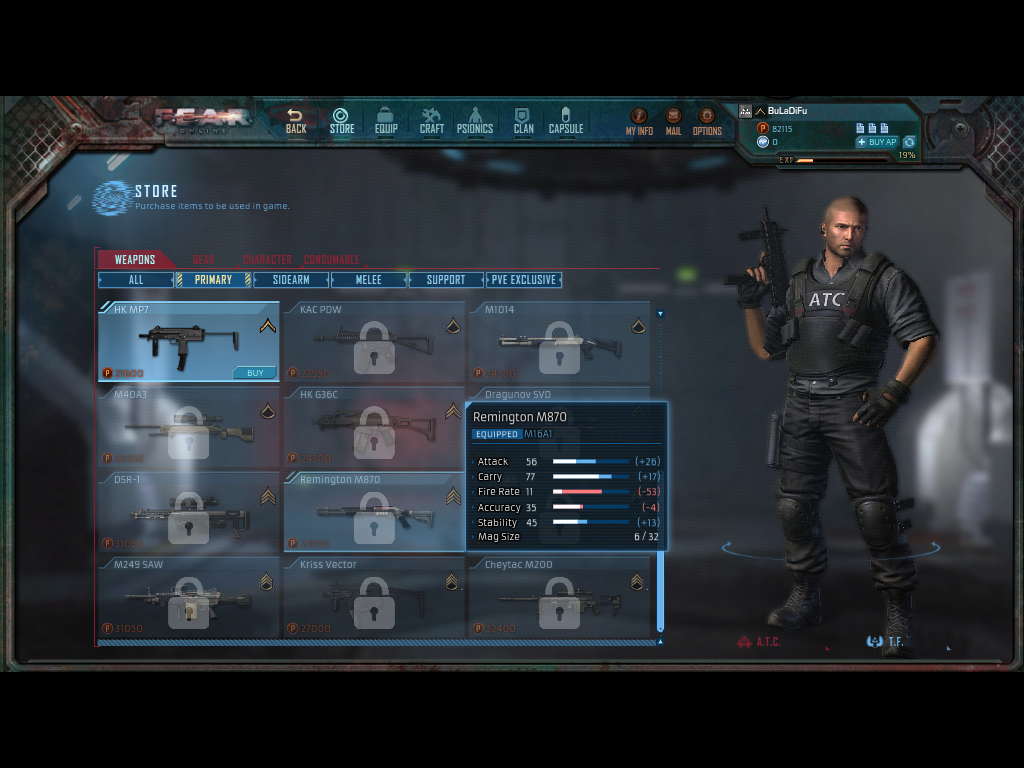This screenshot has height=768, width=1024.
Task: Open the Capsule menu
Action: click(565, 121)
